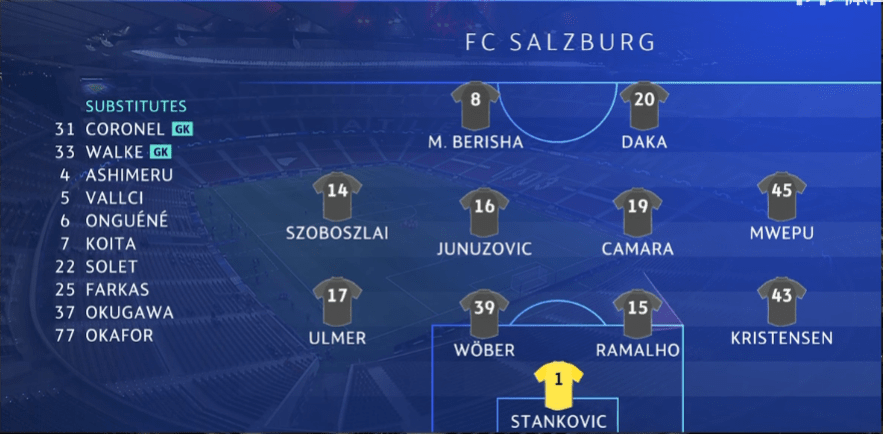Image resolution: width=883 pixels, height=434 pixels.
Task: Select substitute Okafor
Action: pos(120,335)
